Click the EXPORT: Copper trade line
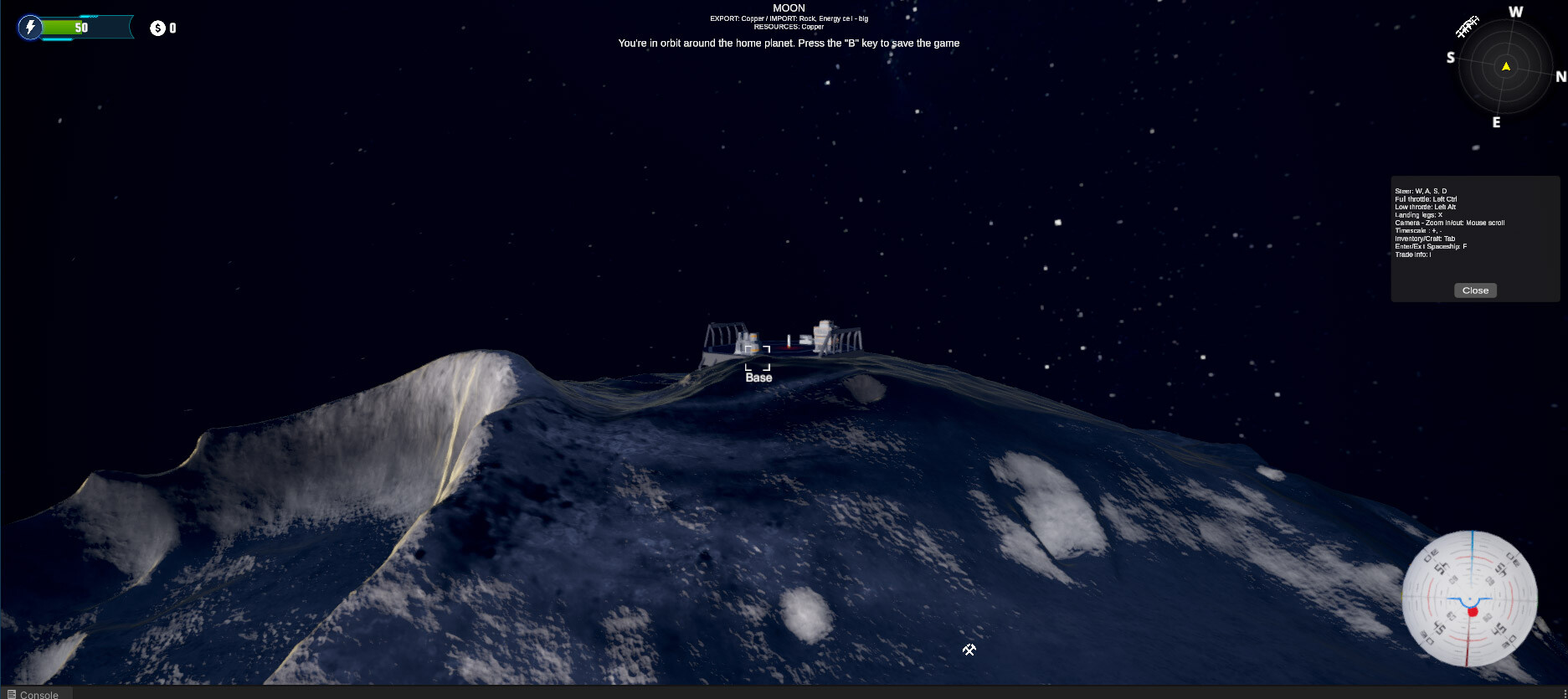 788,18
